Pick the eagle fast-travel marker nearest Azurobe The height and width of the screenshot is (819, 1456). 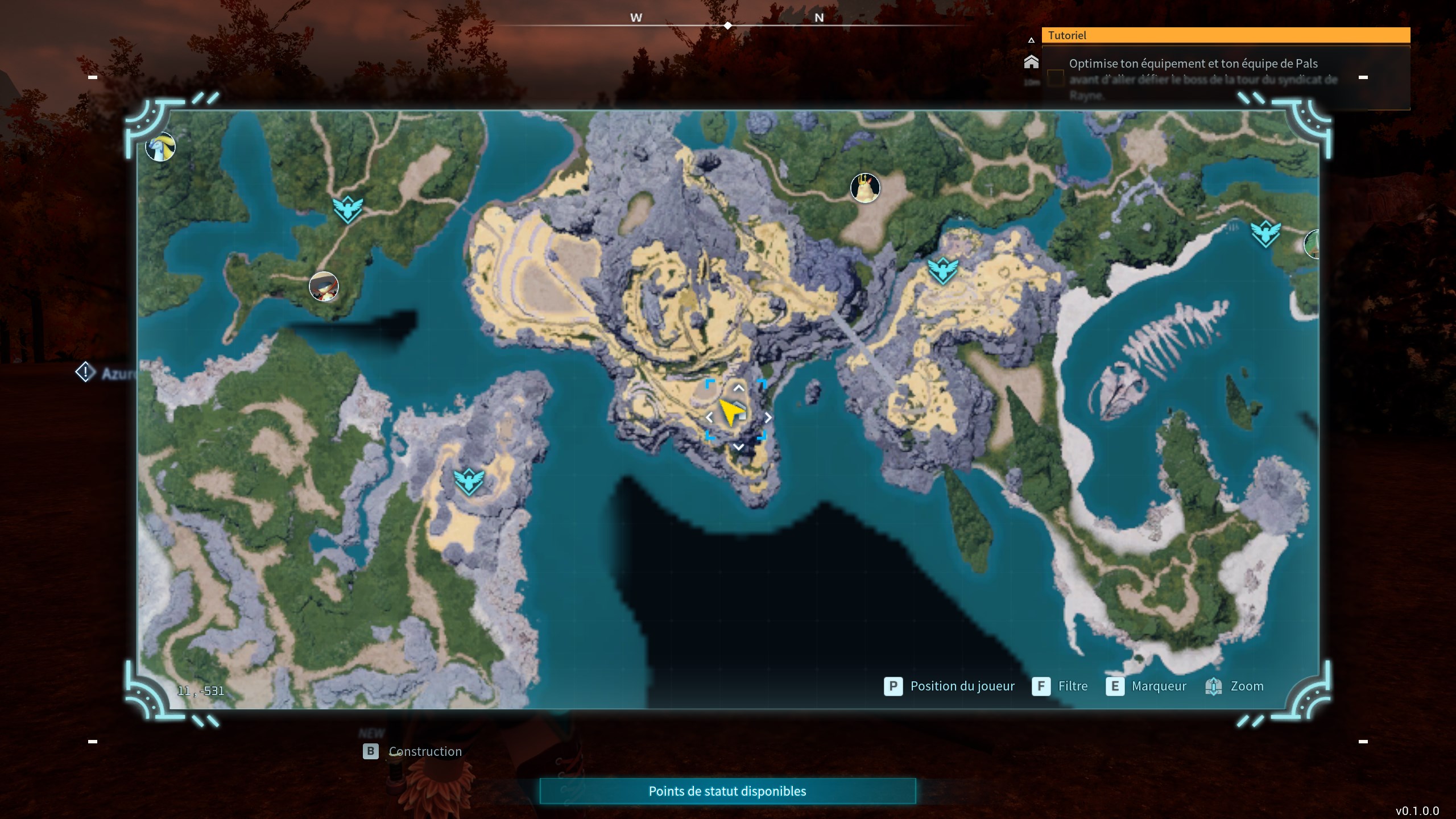348,209
